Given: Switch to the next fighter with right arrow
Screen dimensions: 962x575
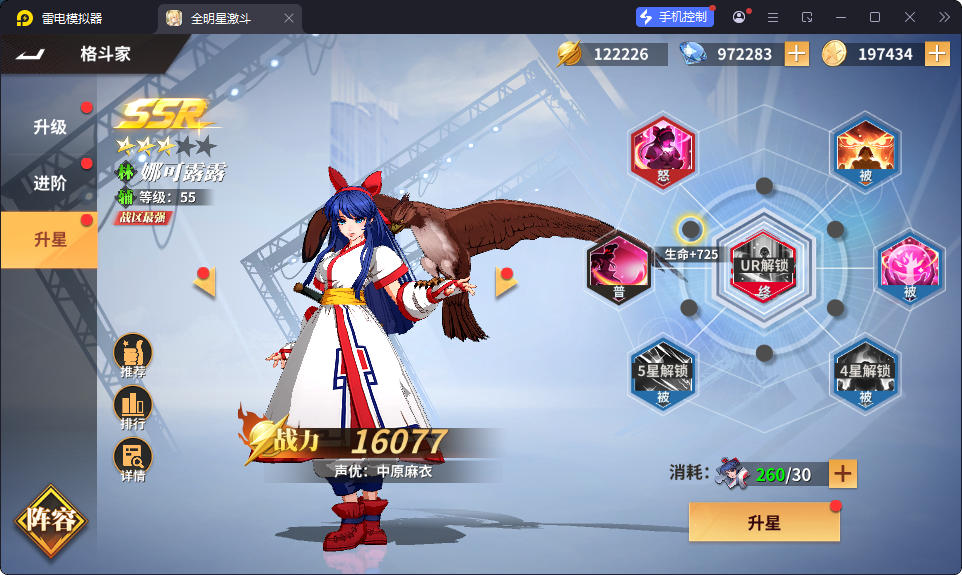Looking at the screenshot, I should pos(505,282).
